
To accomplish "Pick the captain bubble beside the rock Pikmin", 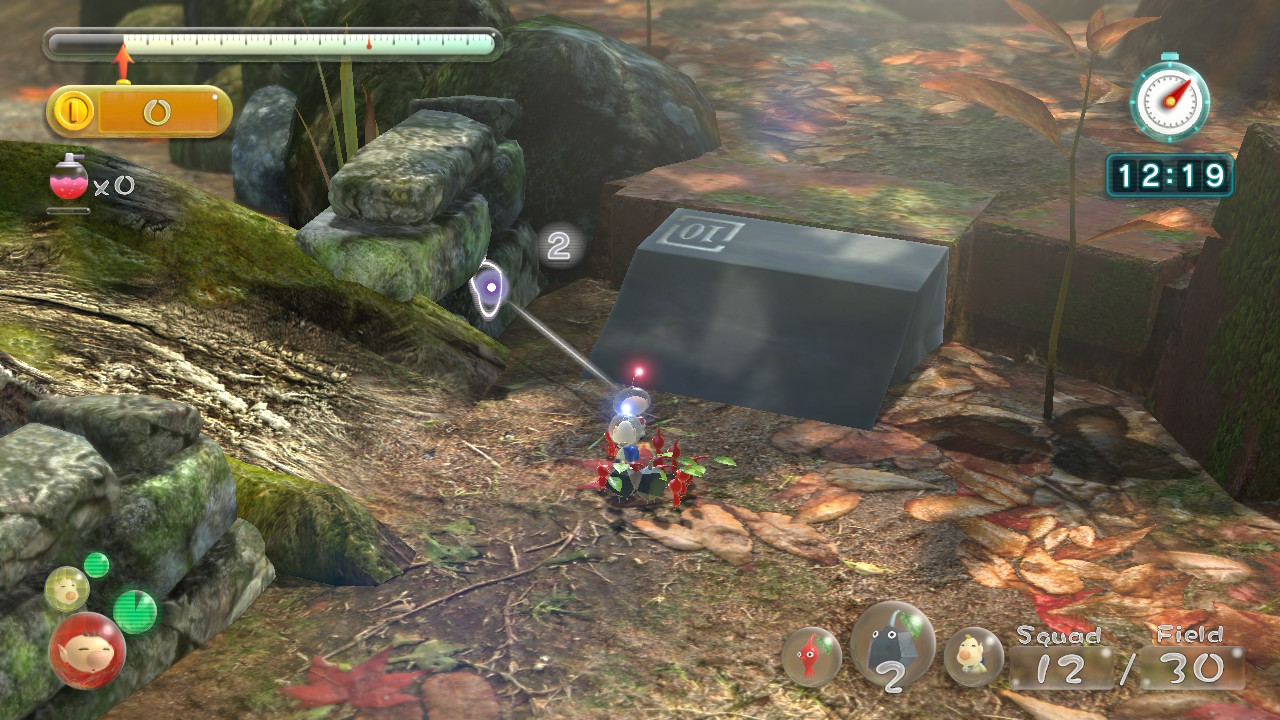I will tap(973, 657).
